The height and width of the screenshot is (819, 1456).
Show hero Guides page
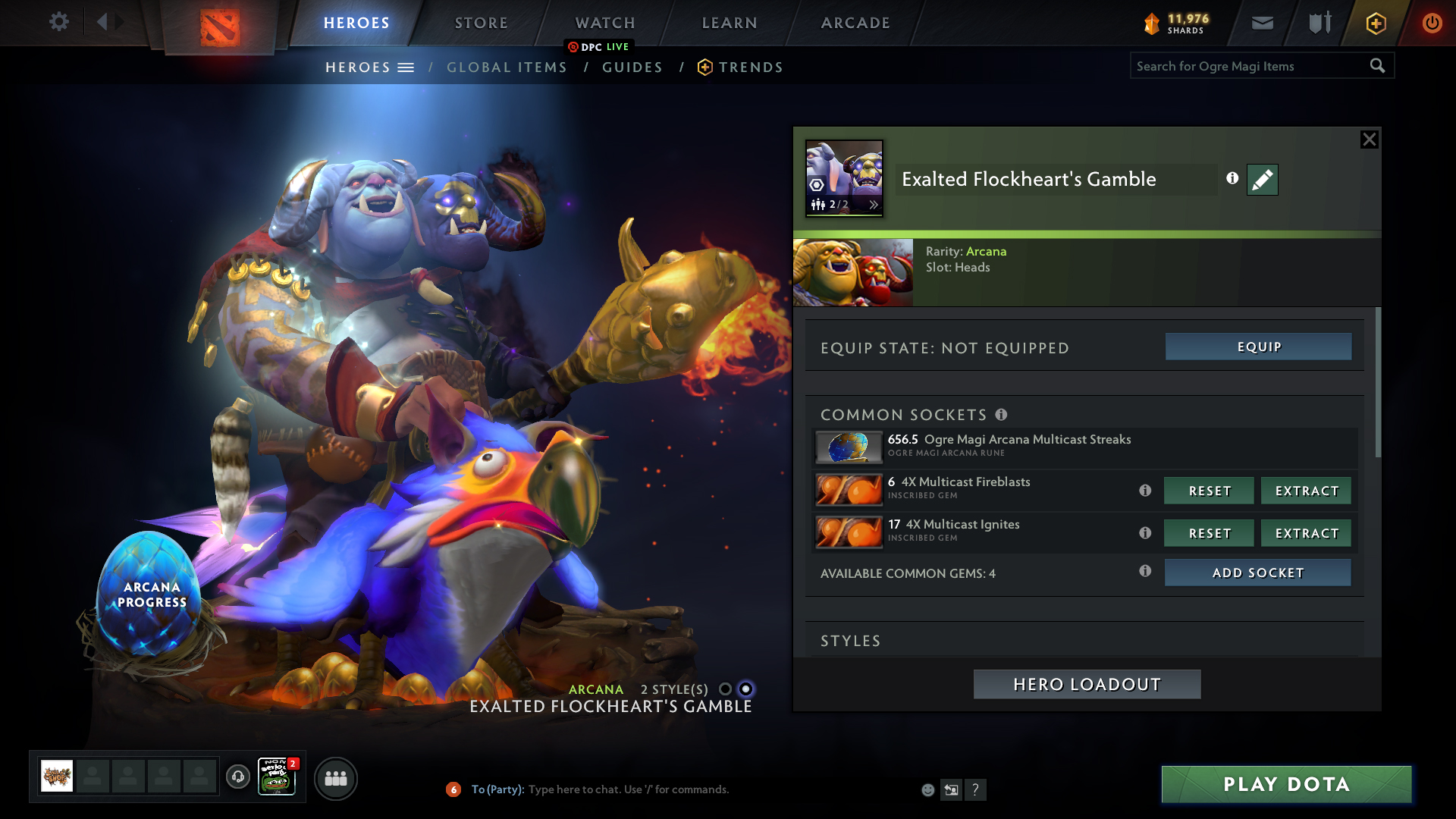point(632,67)
